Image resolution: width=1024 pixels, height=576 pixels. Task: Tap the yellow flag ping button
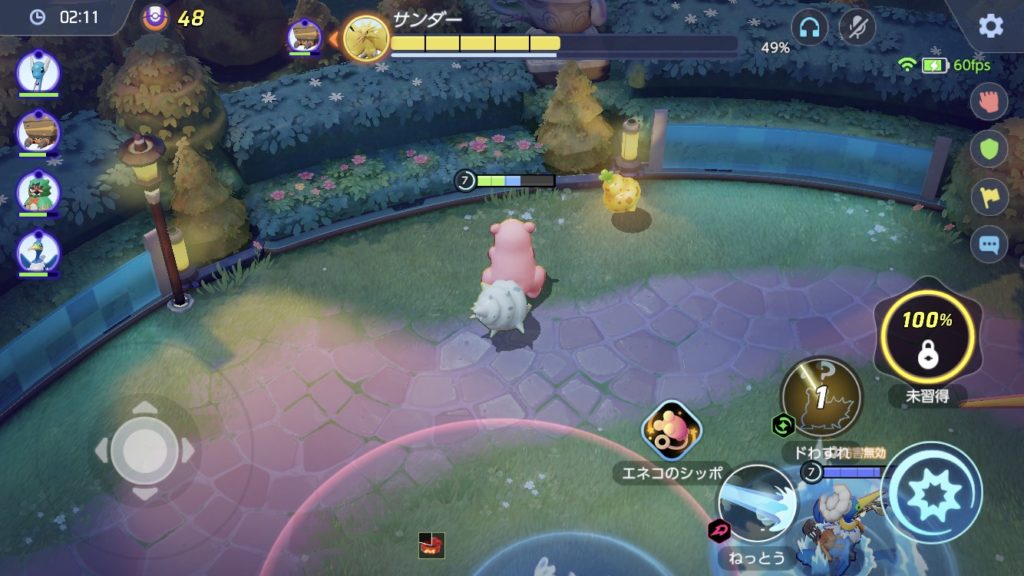(x=989, y=196)
